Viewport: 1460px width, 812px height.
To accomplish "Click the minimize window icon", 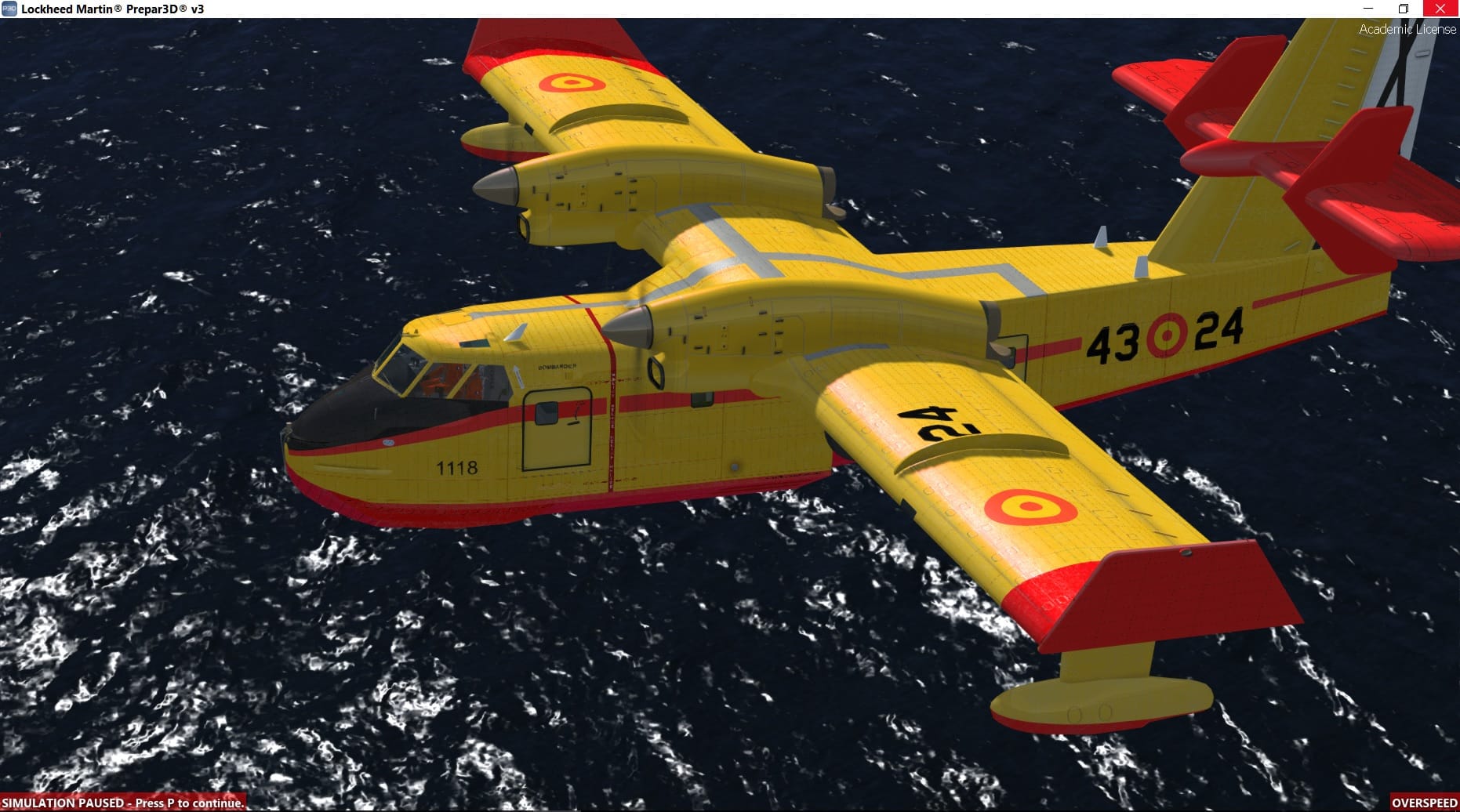I will [1367, 9].
